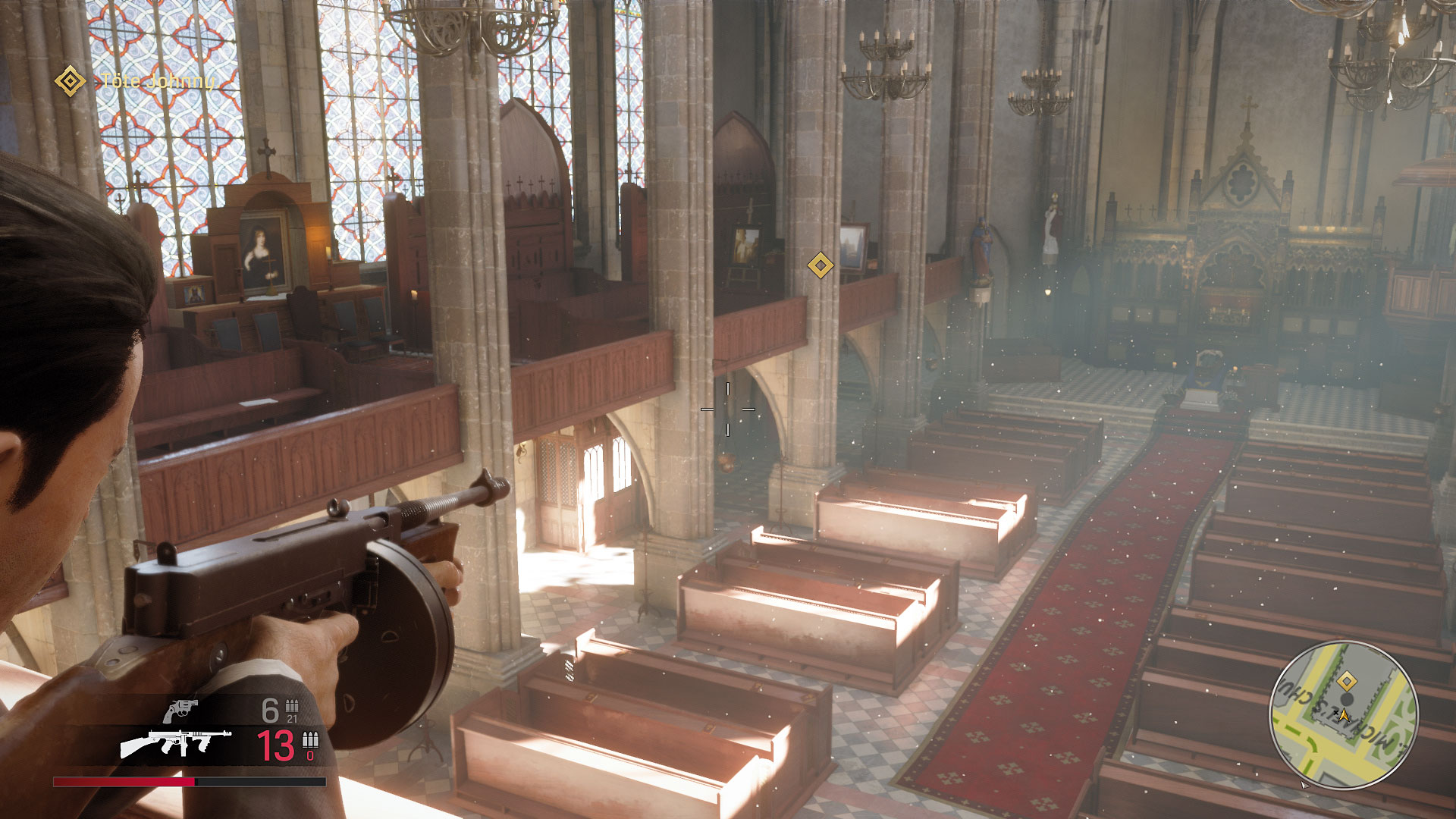Open the circular minimap
Image resolution: width=1456 pixels, height=819 pixels.
(1344, 715)
